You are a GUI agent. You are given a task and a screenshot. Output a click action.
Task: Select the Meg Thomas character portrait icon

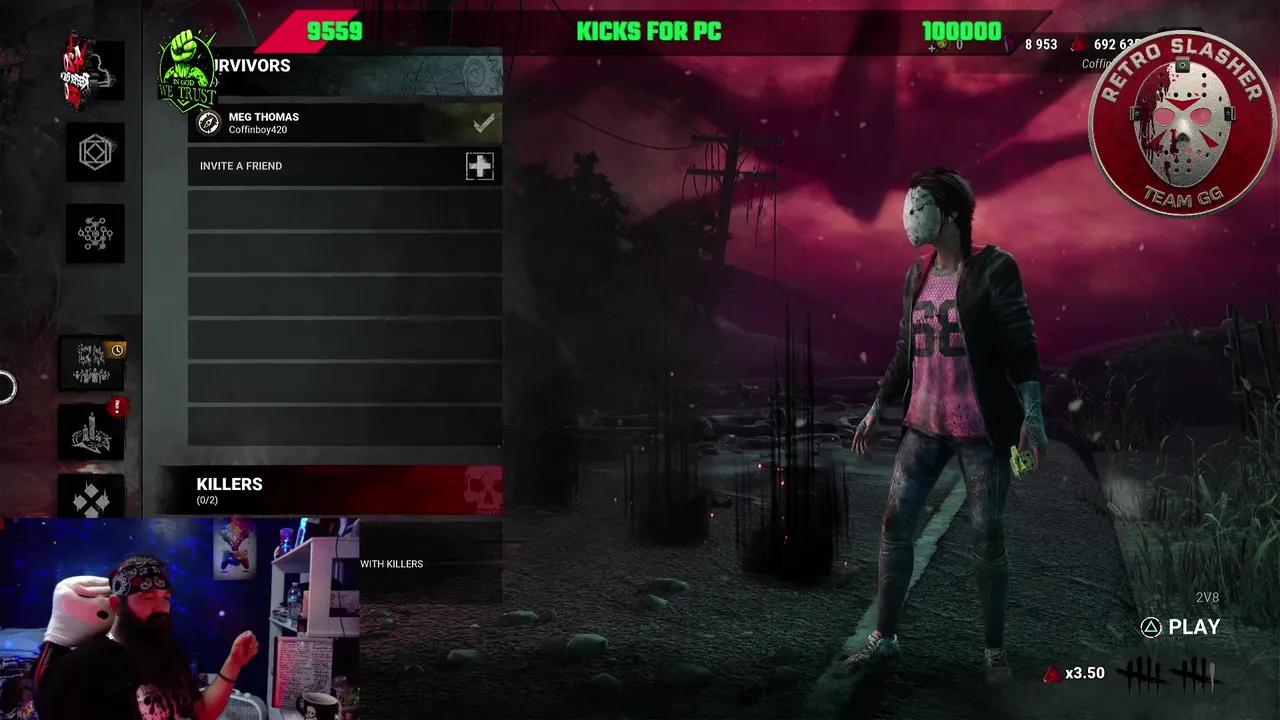[208, 123]
